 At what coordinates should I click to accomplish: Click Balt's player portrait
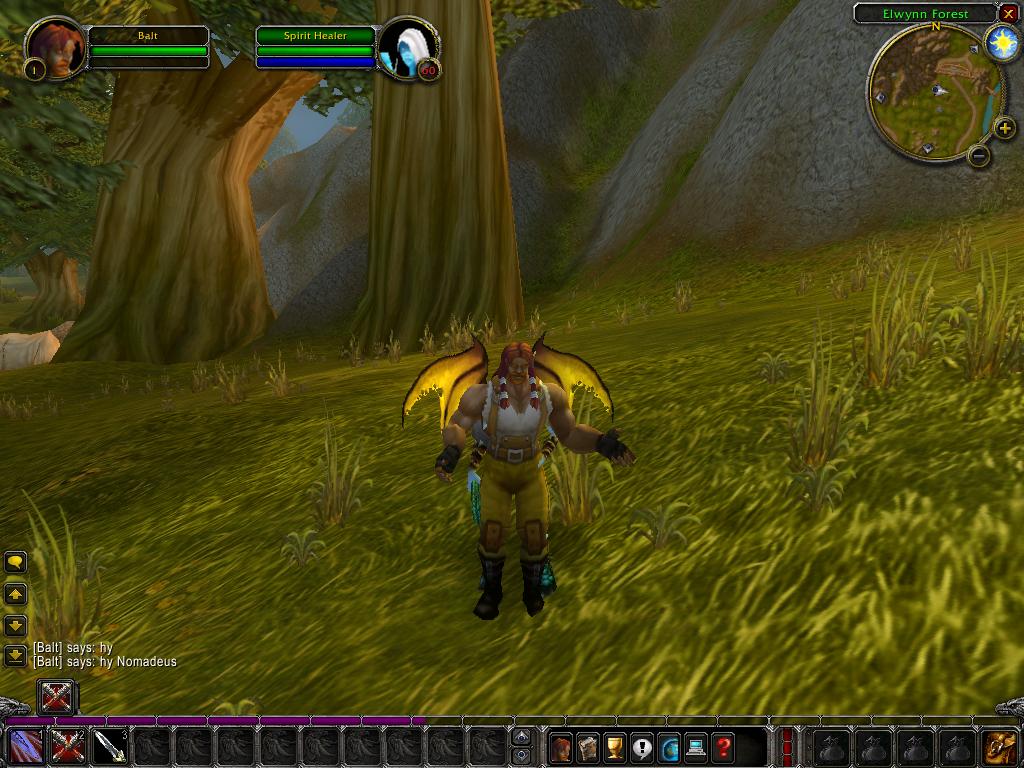pyautogui.click(x=53, y=46)
